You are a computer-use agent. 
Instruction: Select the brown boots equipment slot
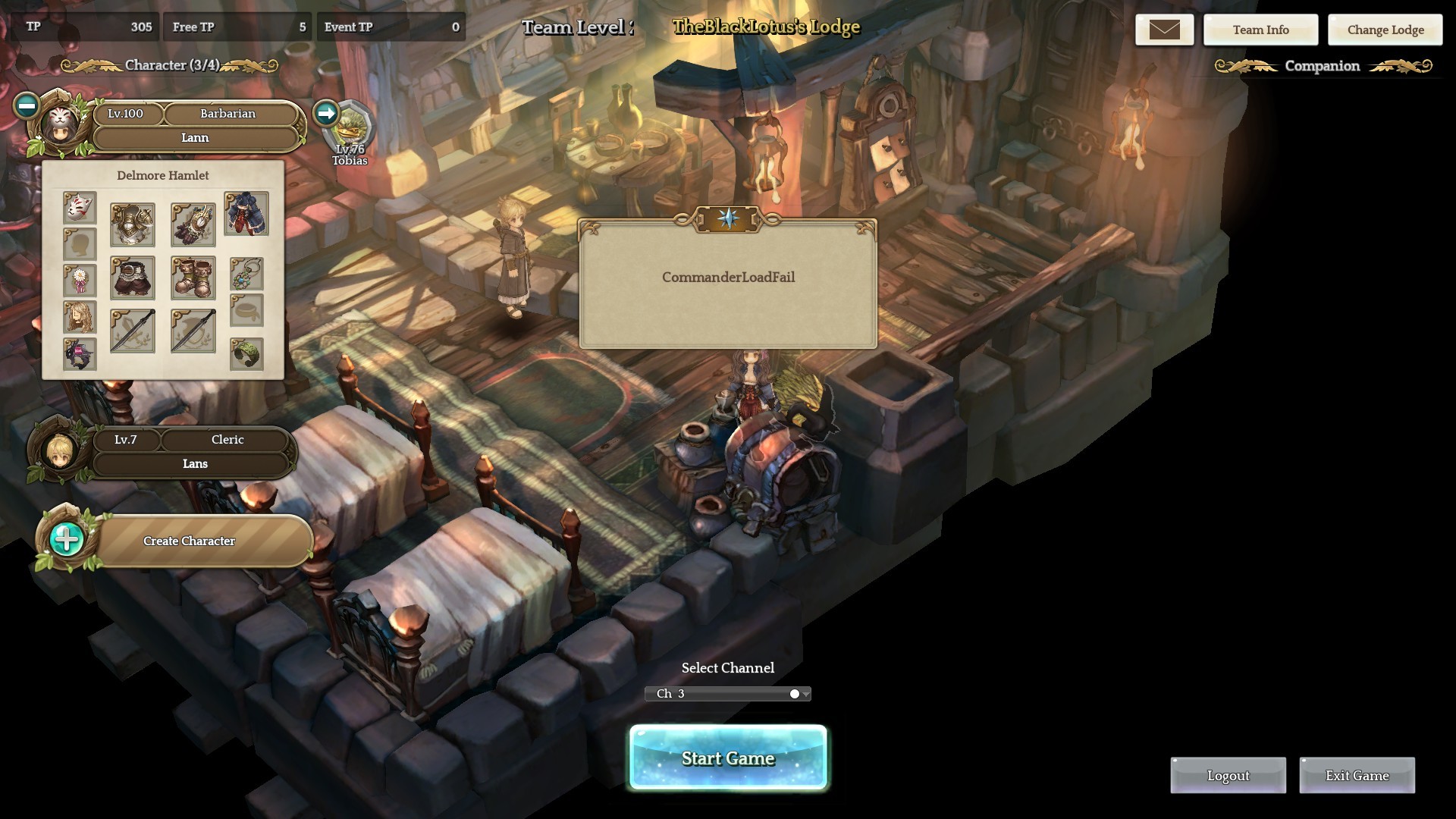[193, 278]
